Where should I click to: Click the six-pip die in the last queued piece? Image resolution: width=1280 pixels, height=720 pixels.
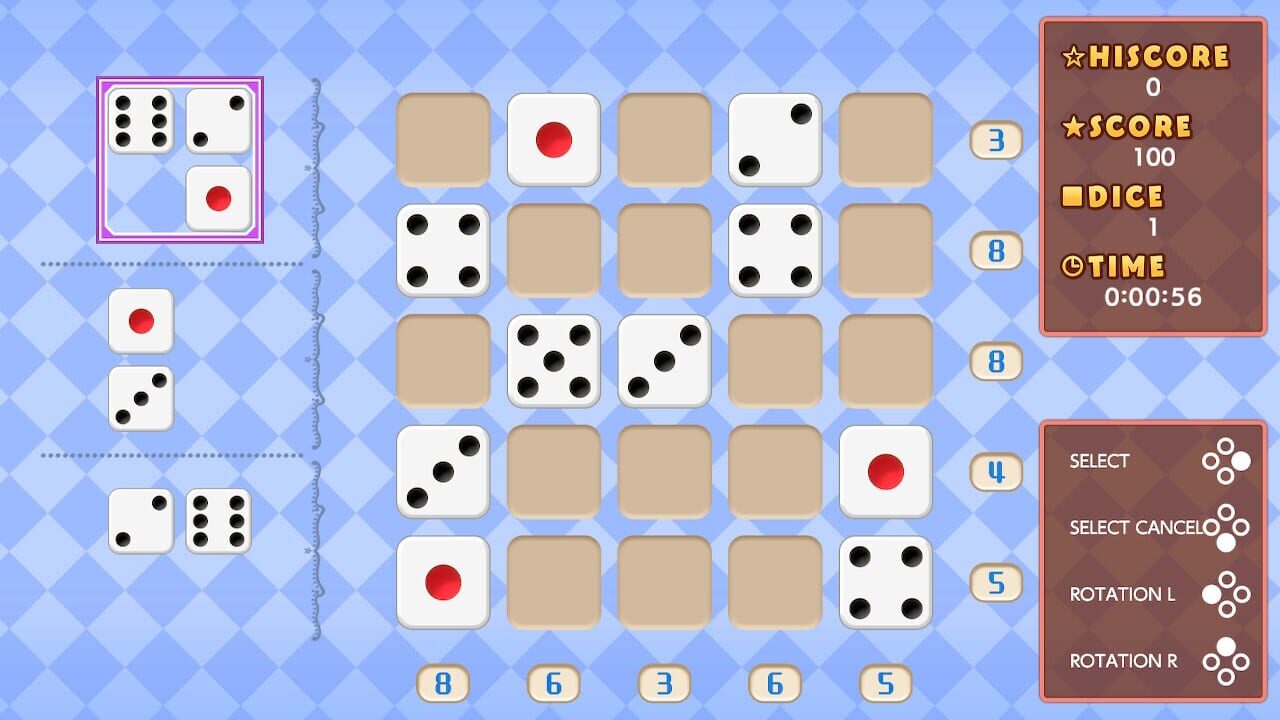[x=218, y=521]
